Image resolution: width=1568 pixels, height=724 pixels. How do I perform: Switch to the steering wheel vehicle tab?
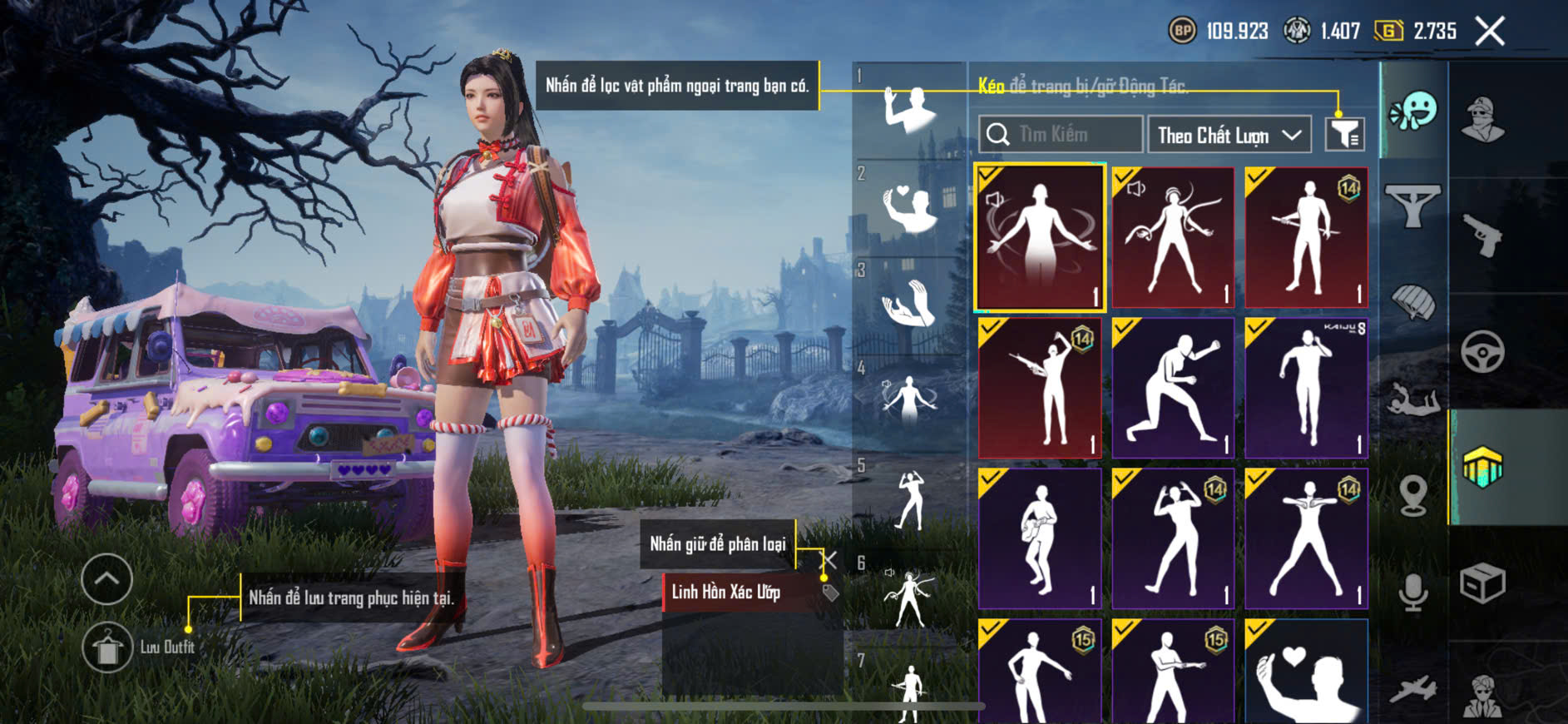pos(1483,351)
